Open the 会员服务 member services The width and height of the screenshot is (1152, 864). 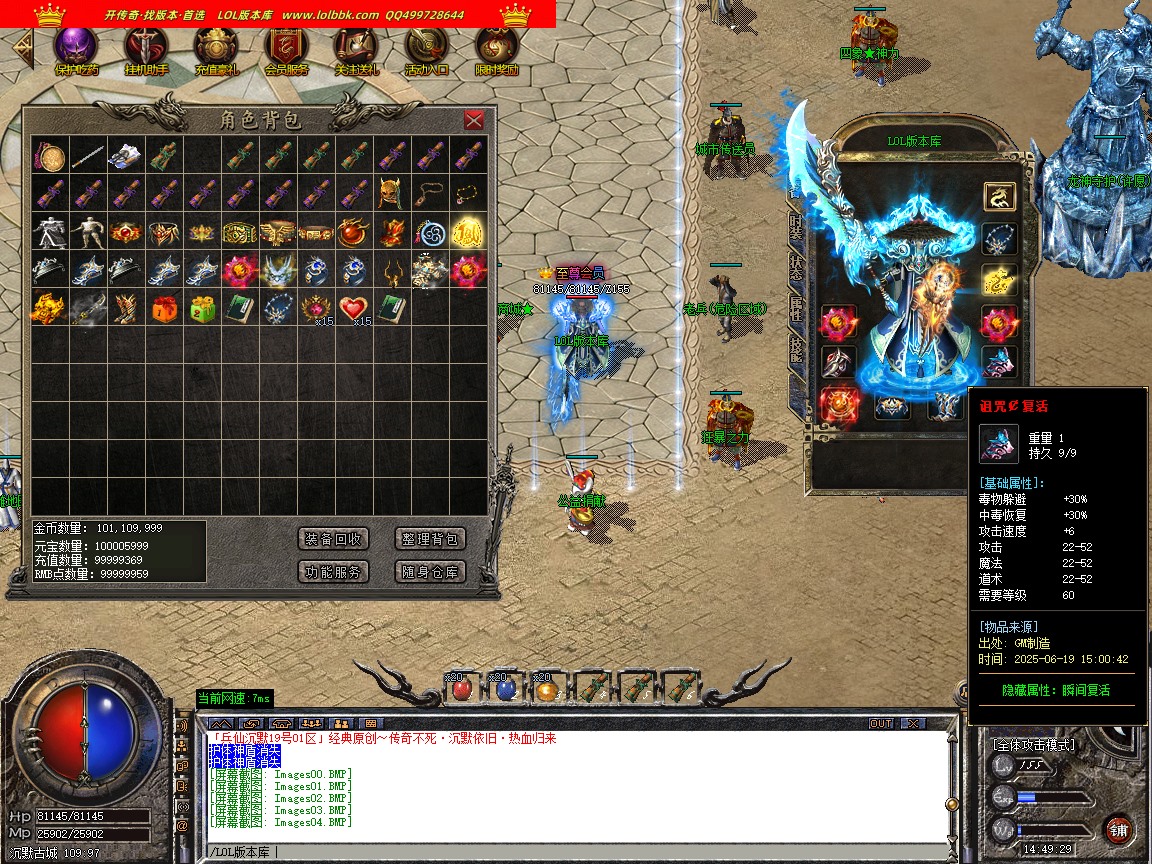tap(286, 50)
